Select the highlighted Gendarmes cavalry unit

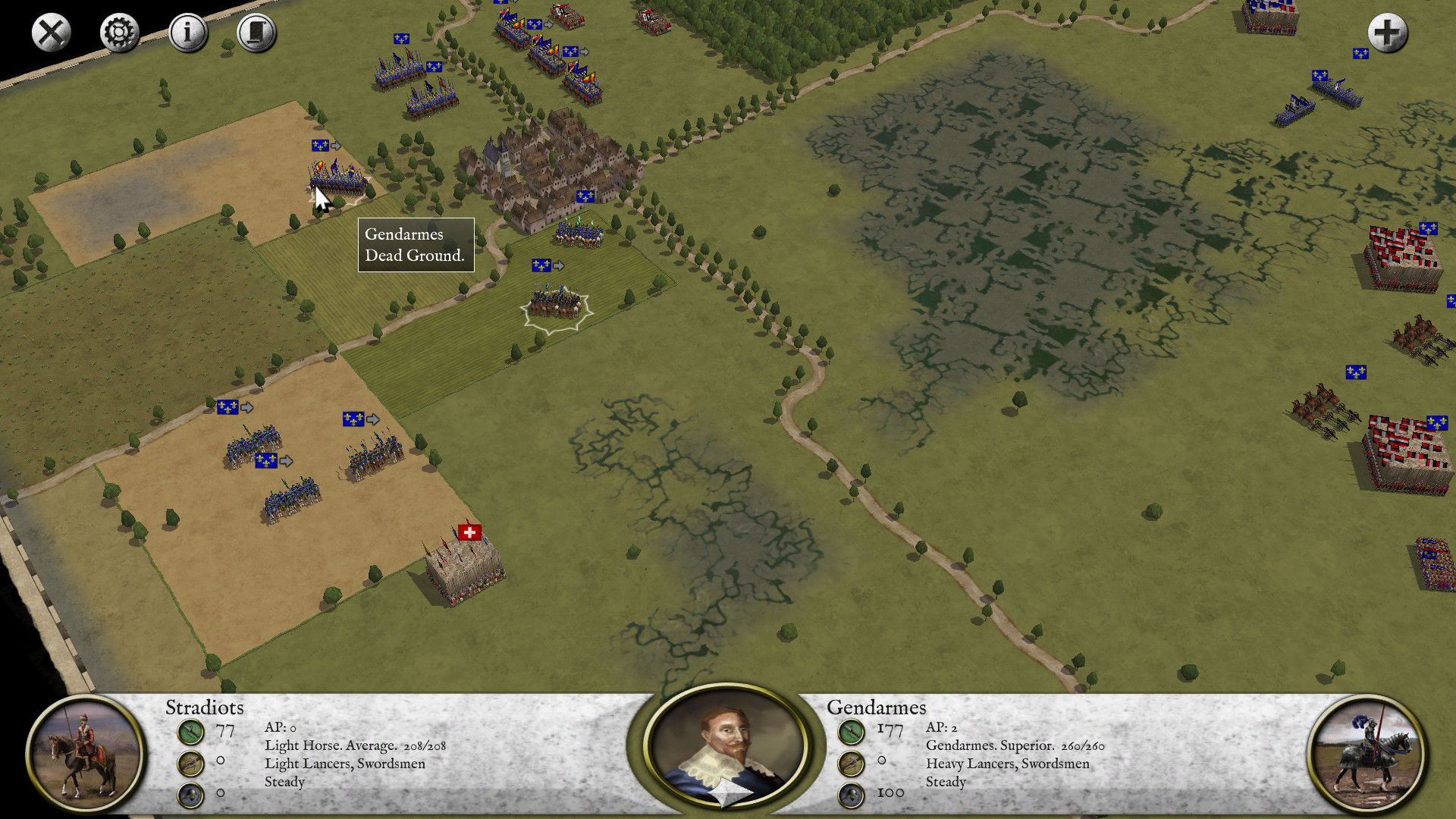557,303
